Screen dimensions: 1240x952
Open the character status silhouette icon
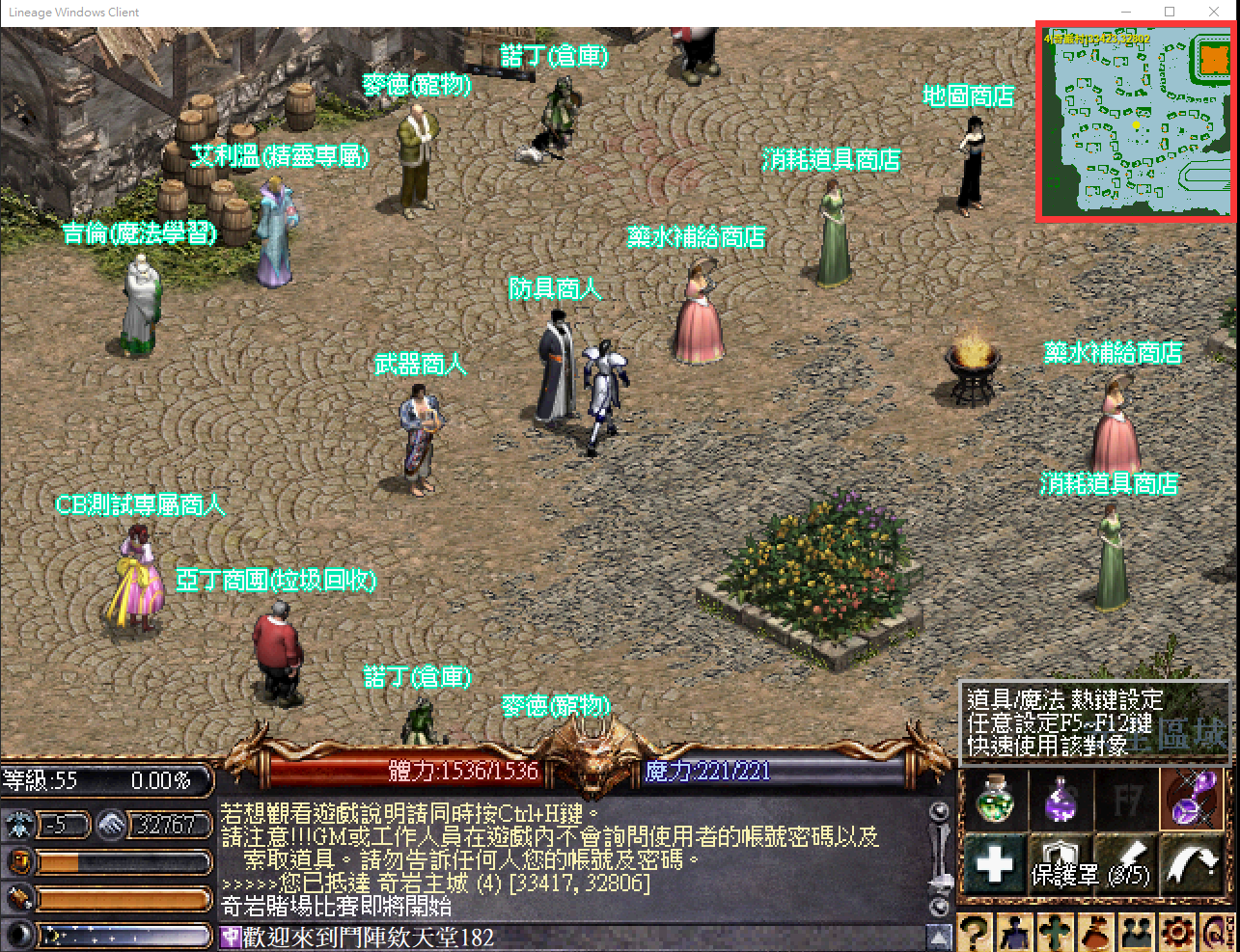pyautogui.click(x=1015, y=933)
